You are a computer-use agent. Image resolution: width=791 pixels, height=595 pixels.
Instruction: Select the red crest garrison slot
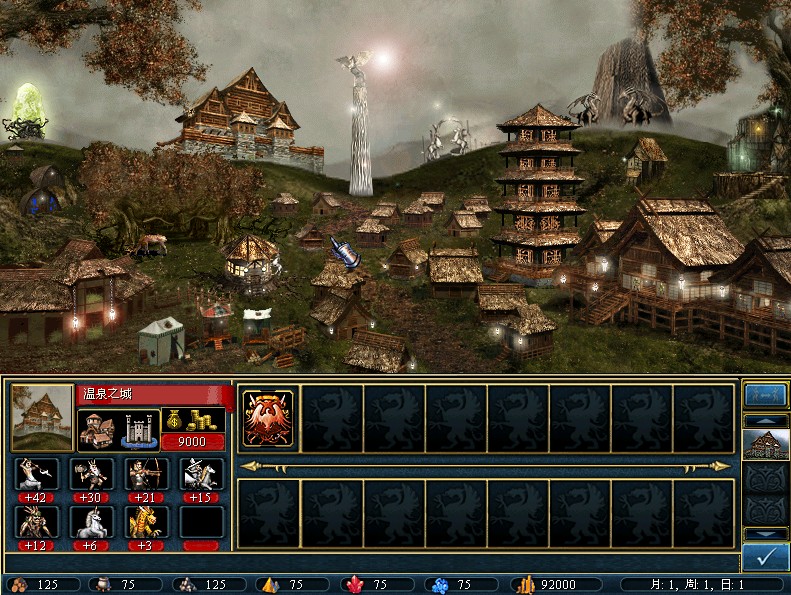point(268,417)
